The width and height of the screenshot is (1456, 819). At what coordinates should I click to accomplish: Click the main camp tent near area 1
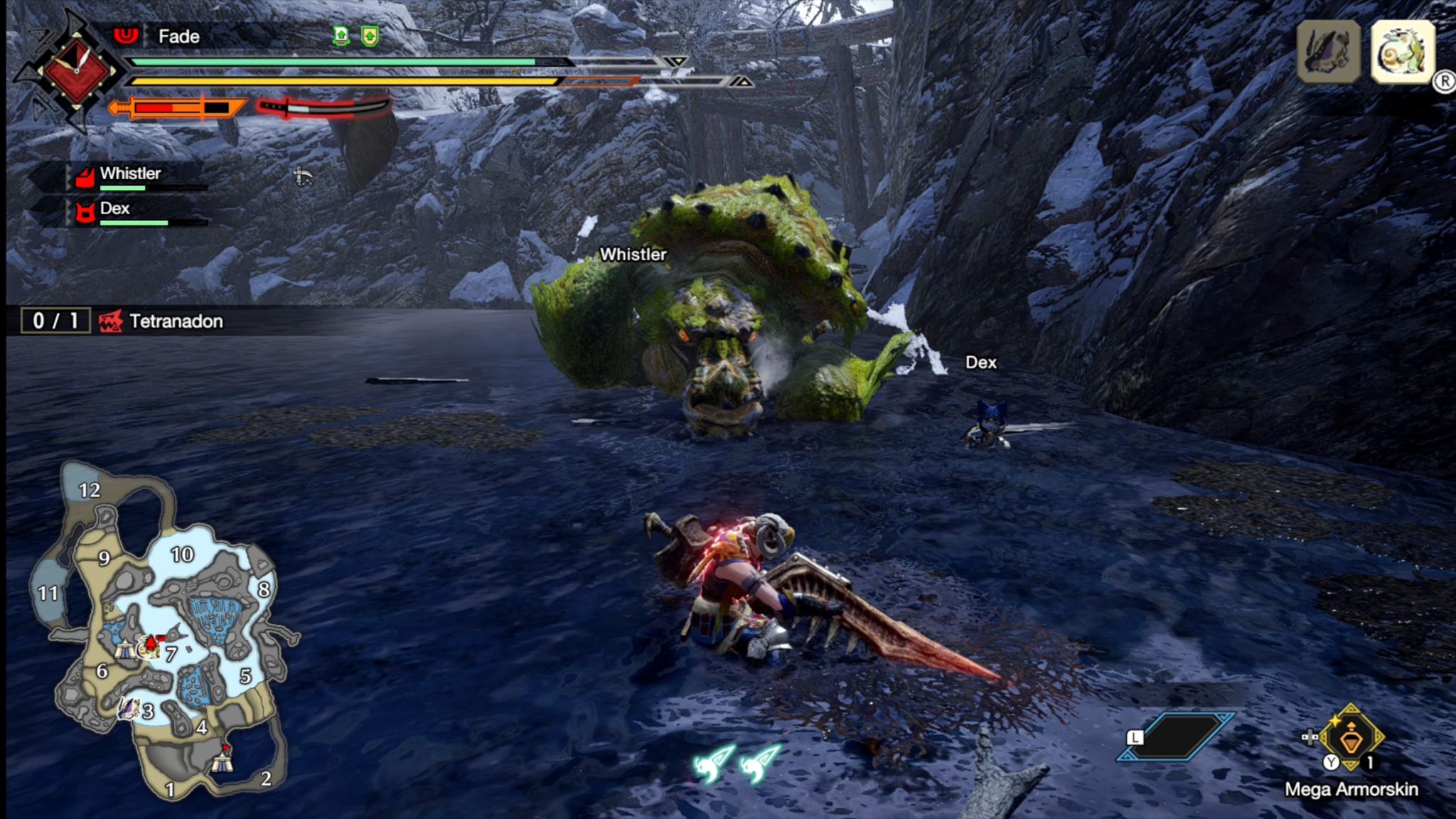222,761
